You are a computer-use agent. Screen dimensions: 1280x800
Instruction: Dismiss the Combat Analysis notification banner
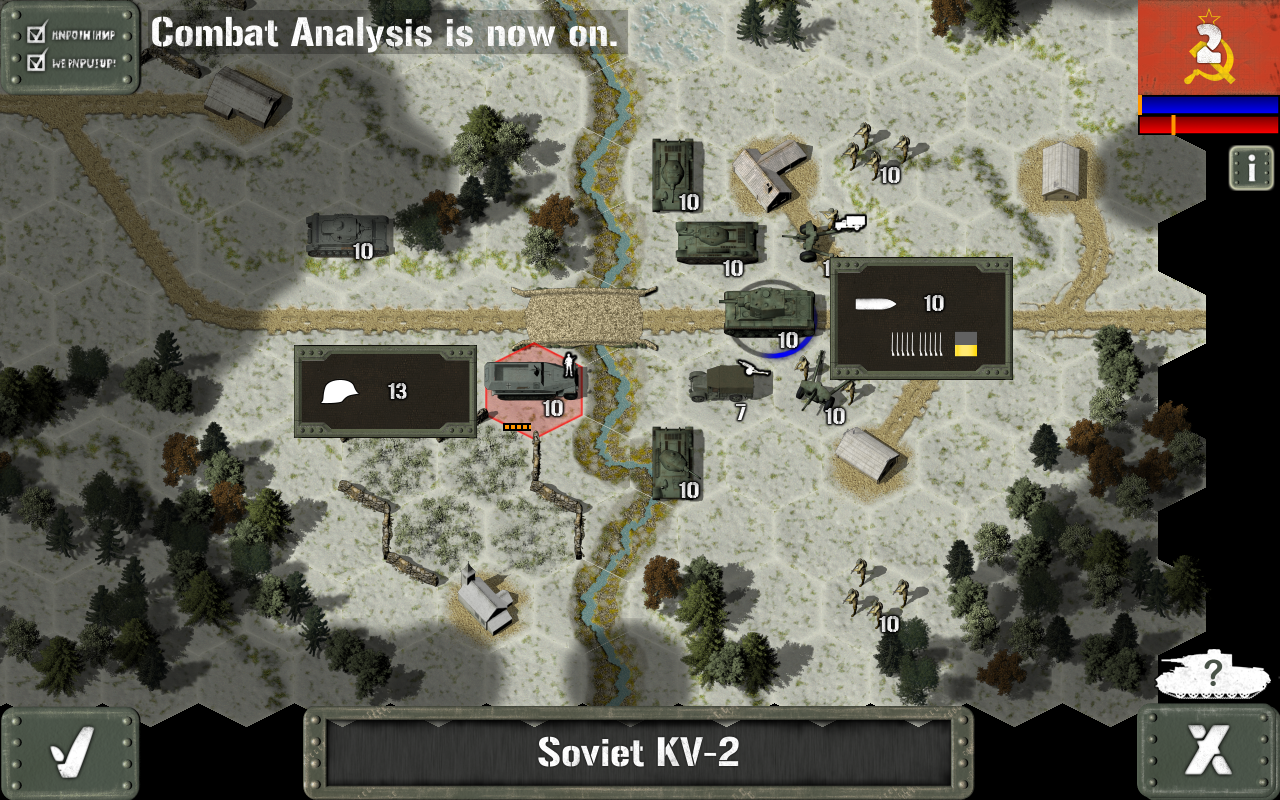[x=386, y=33]
